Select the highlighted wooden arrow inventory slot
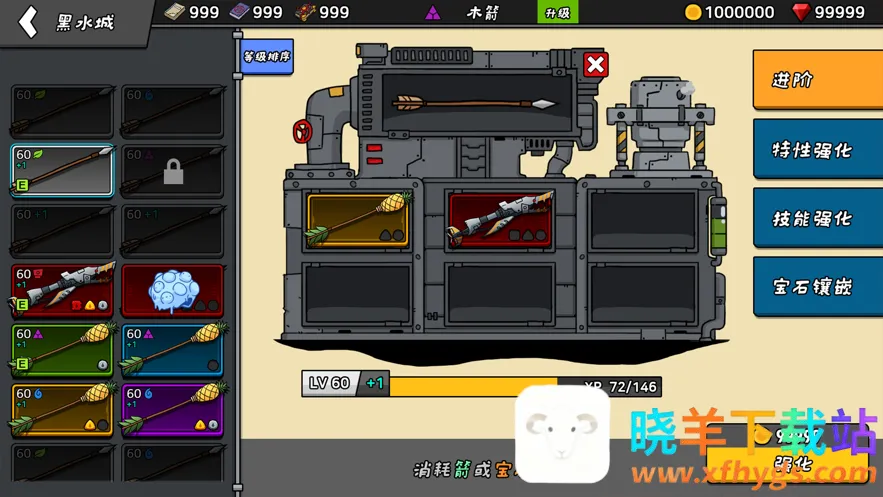Viewport: 883px width, 497px height. (x=62, y=170)
